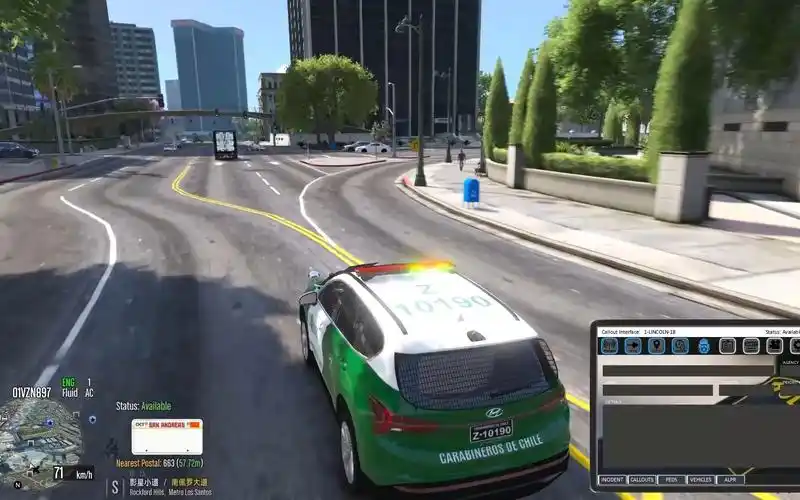The width and height of the screenshot is (800, 500).
Task: Open the Callouts tab
Action: [x=642, y=480]
